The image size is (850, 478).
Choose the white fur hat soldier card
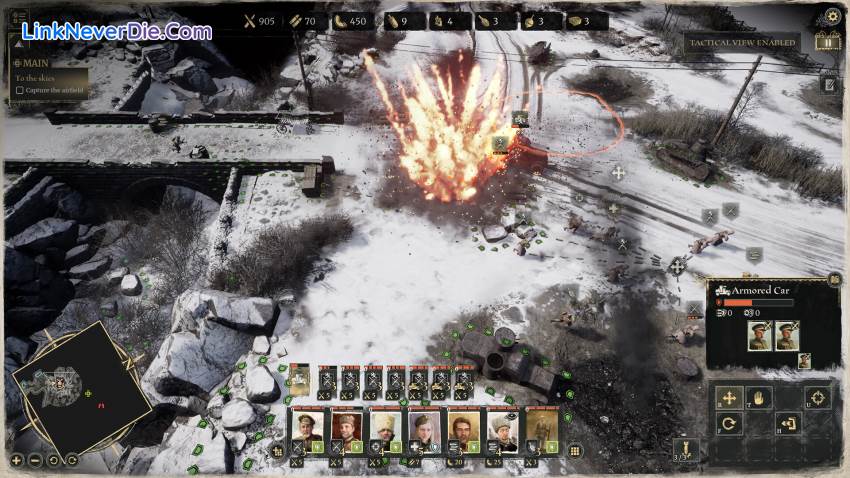coord(384,427)
